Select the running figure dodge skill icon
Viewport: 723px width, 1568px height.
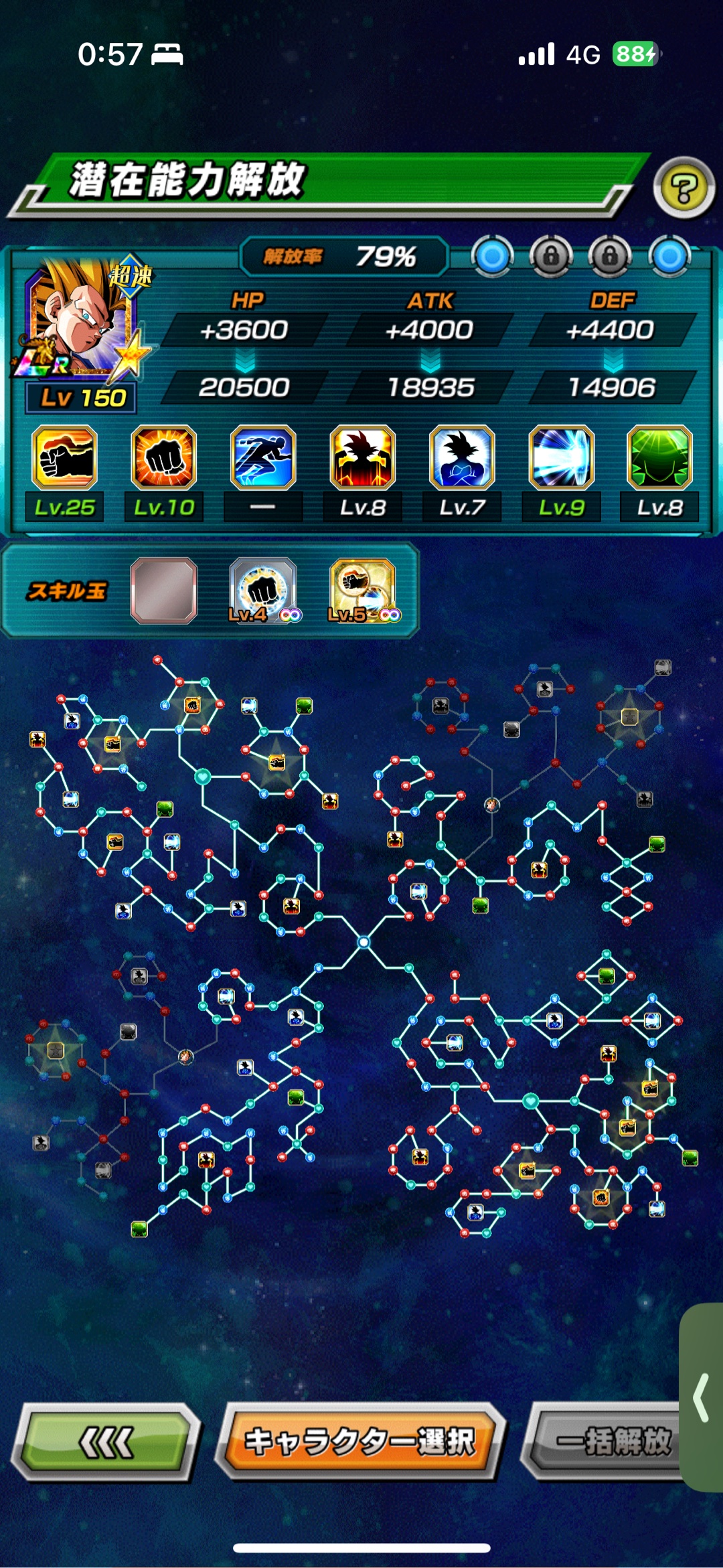(263, 458)
